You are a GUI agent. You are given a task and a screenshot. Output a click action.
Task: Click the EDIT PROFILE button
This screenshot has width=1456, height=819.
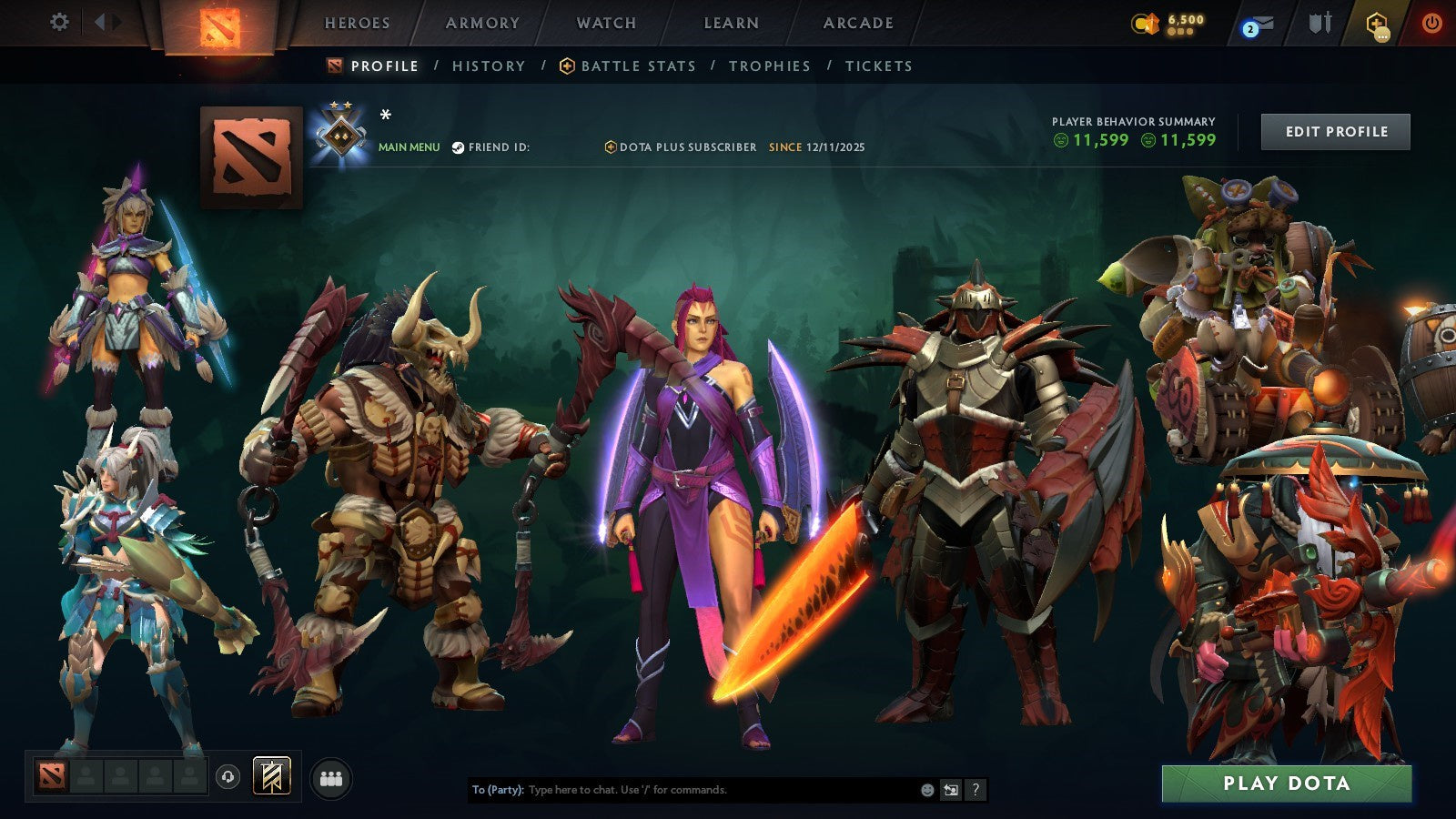coord(1335,131)
